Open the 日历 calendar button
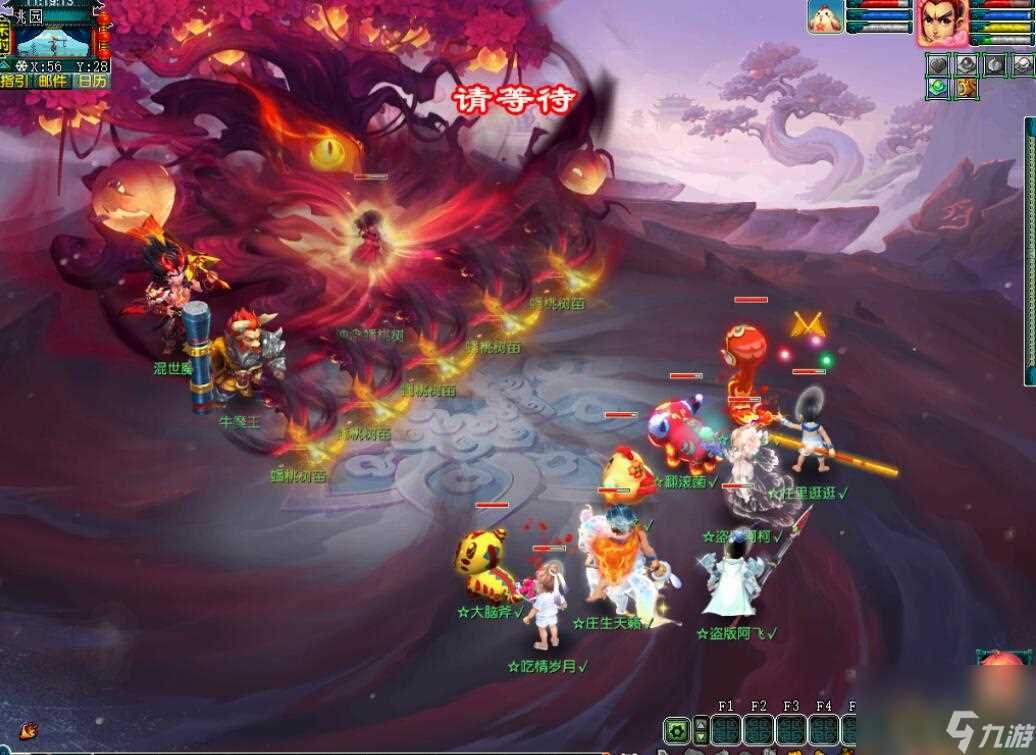The image size is (1036, 755). (x=93, y=81)
